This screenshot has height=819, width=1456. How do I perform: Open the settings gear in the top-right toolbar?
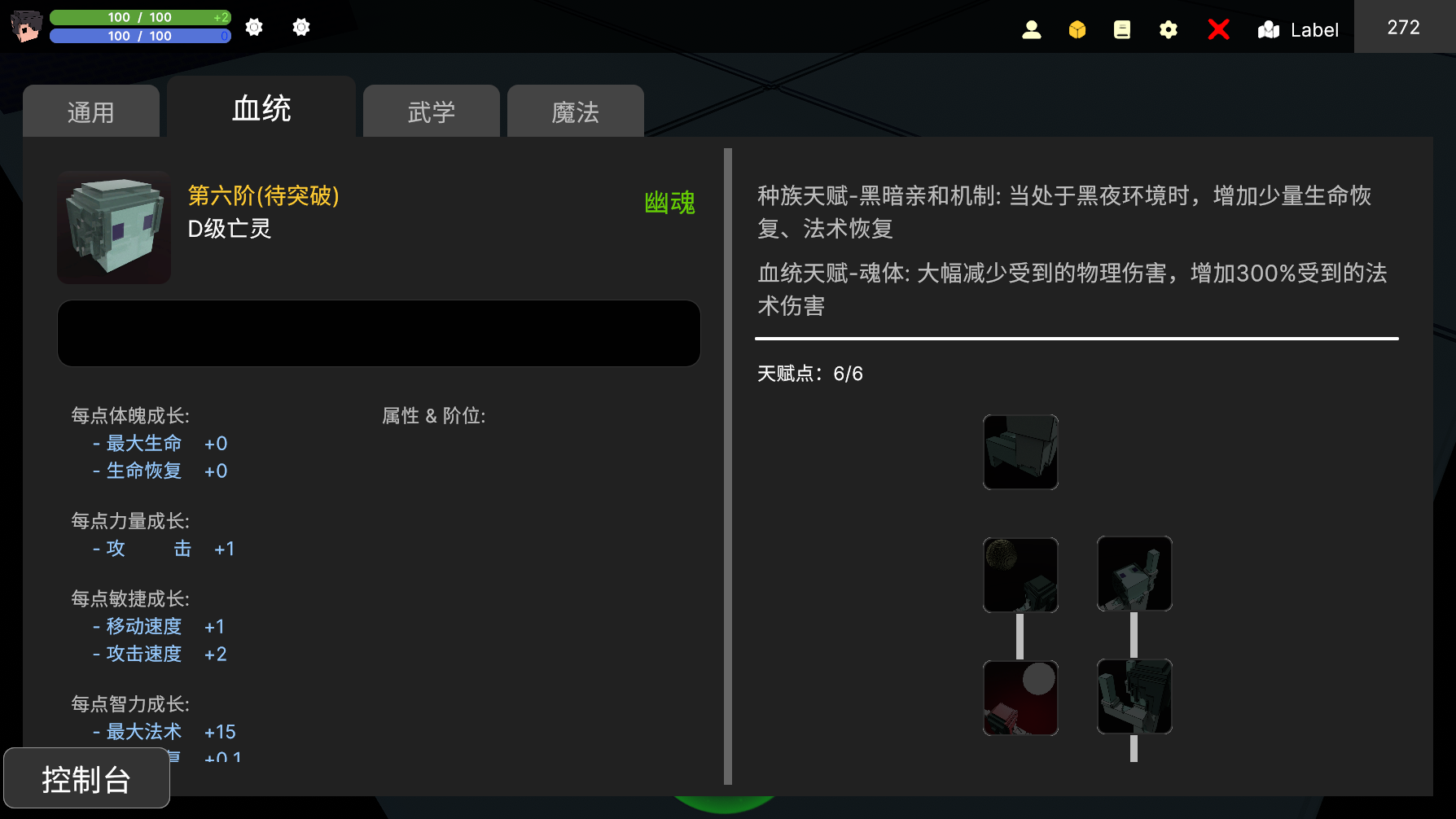[x=1168, y=29]
